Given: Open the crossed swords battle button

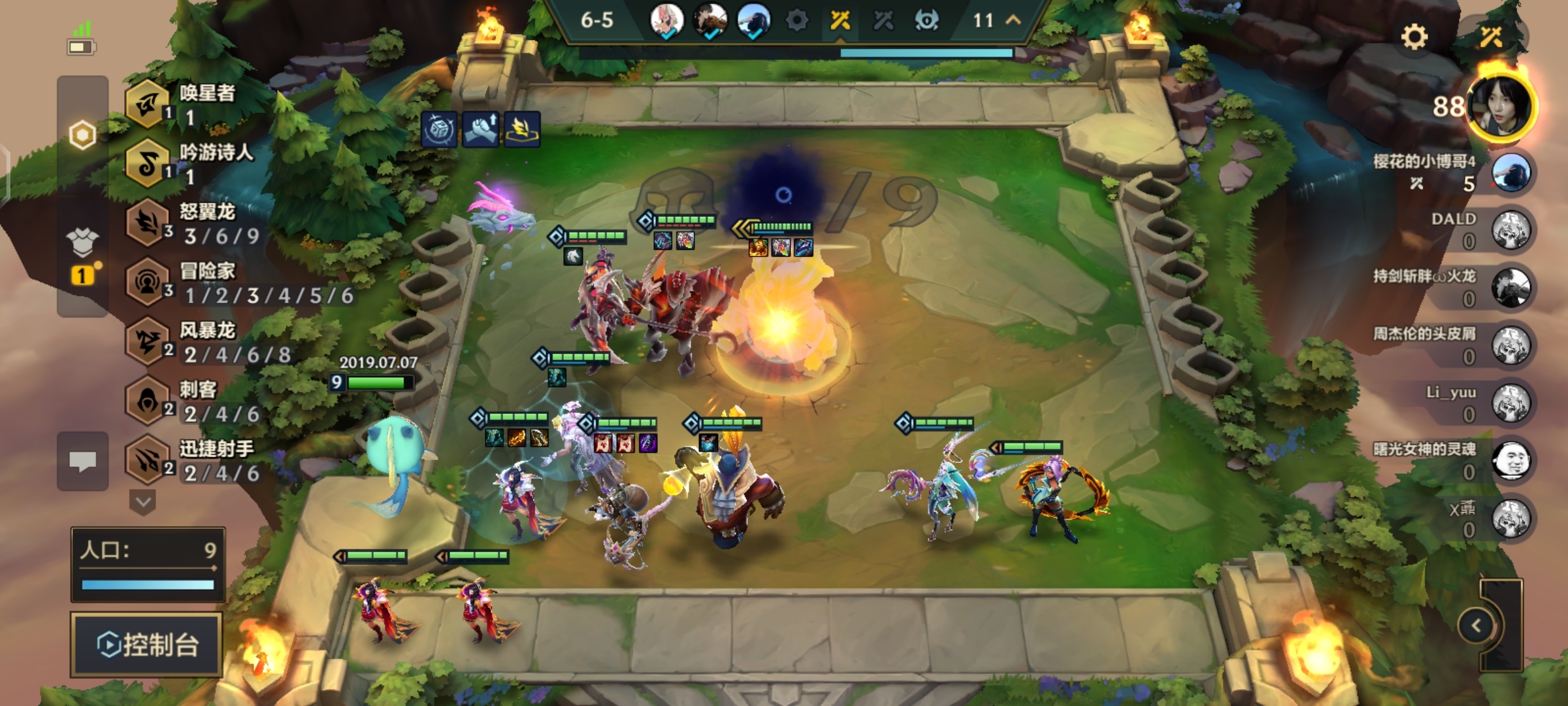Looking at the screenshot, I should pos(1491,37).
